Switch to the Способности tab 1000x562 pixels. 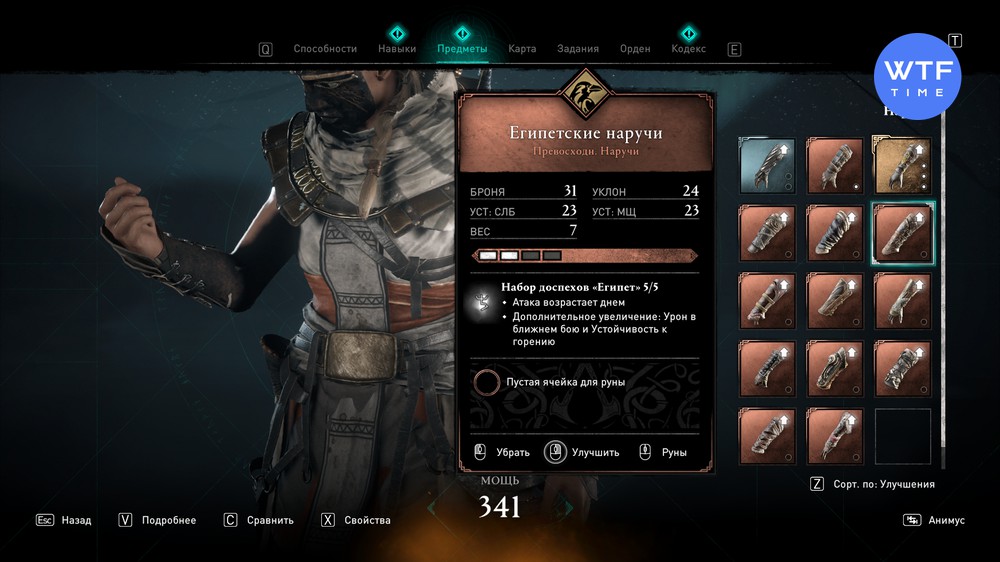pyautogui.click(x=324, y=49)
